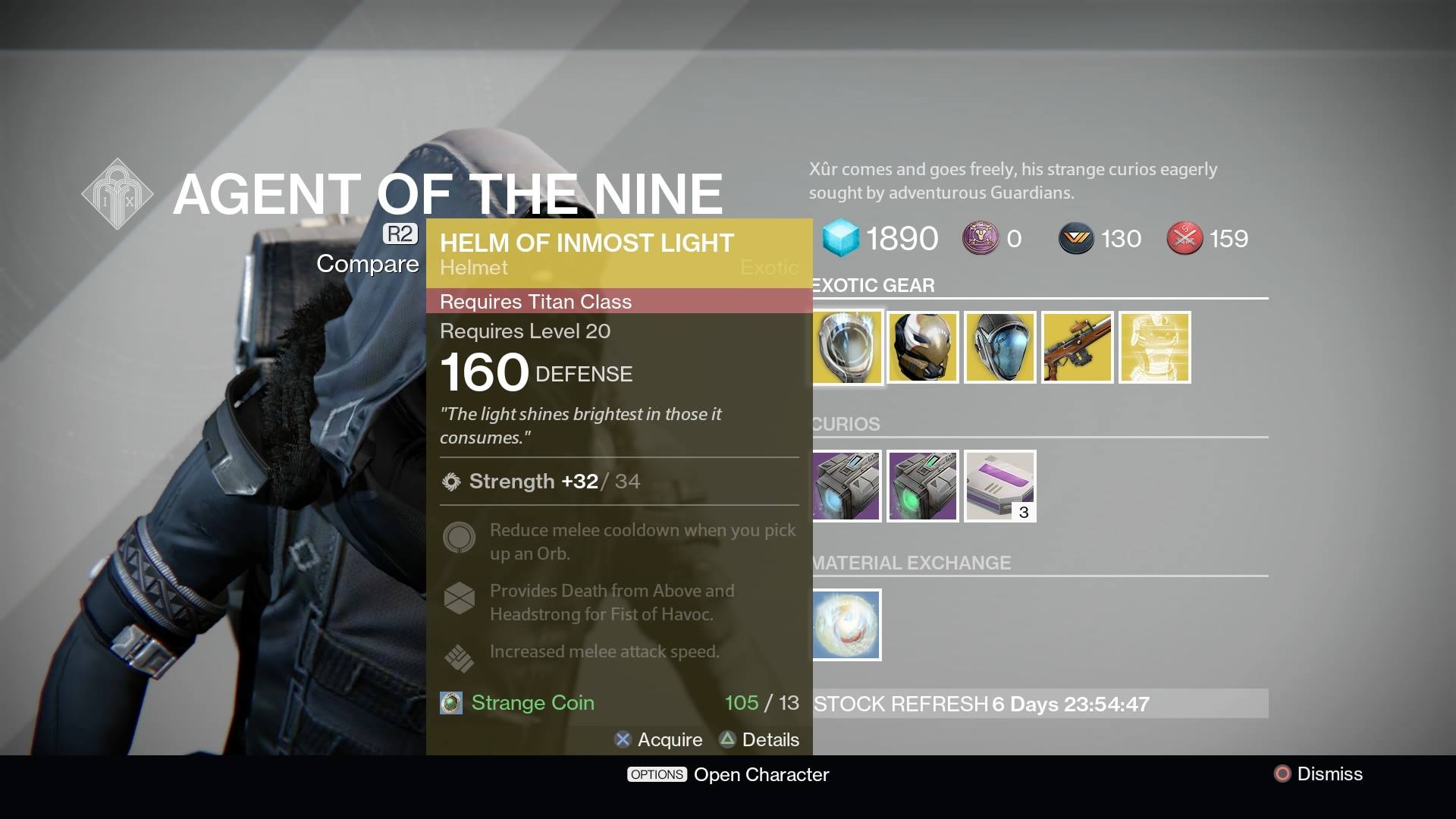Click the Strange Coins icon showing 159

[1184, 238]
